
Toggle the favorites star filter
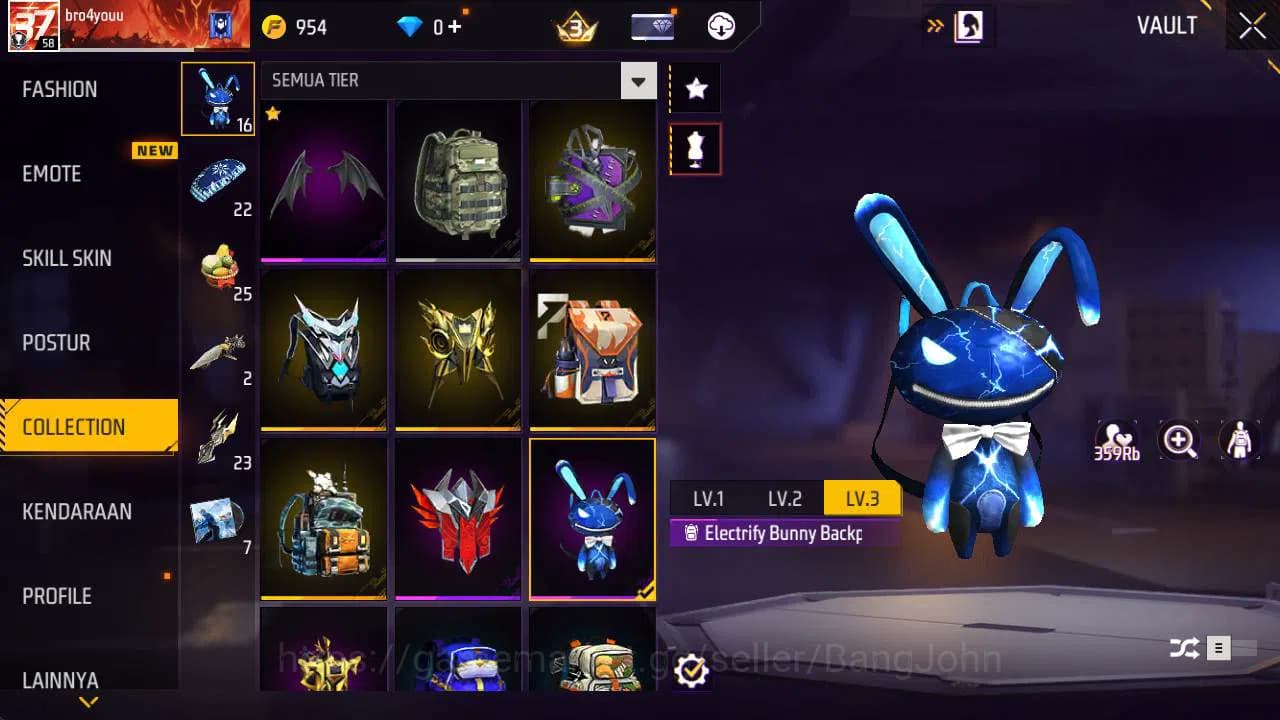pyautogui.click(x=695, y=87)
